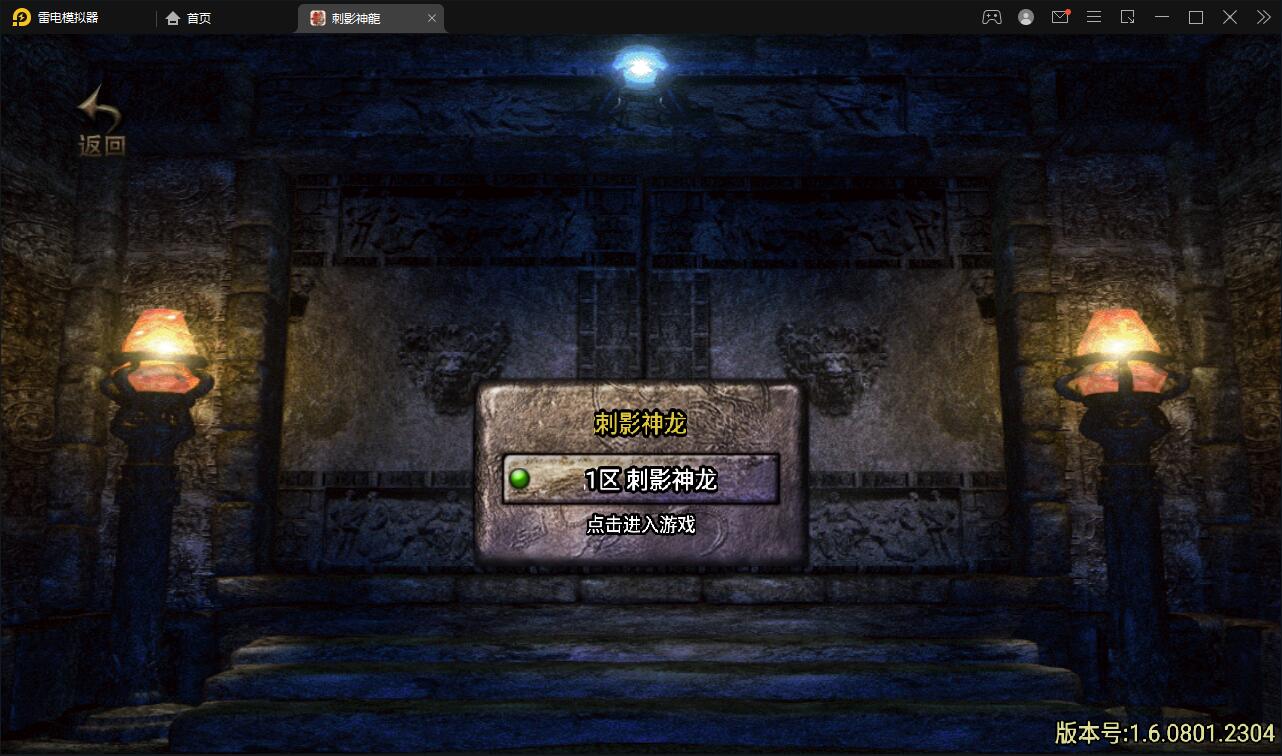
Task: Close the 刺影神龍 game tab
Action: coord(431,17)
